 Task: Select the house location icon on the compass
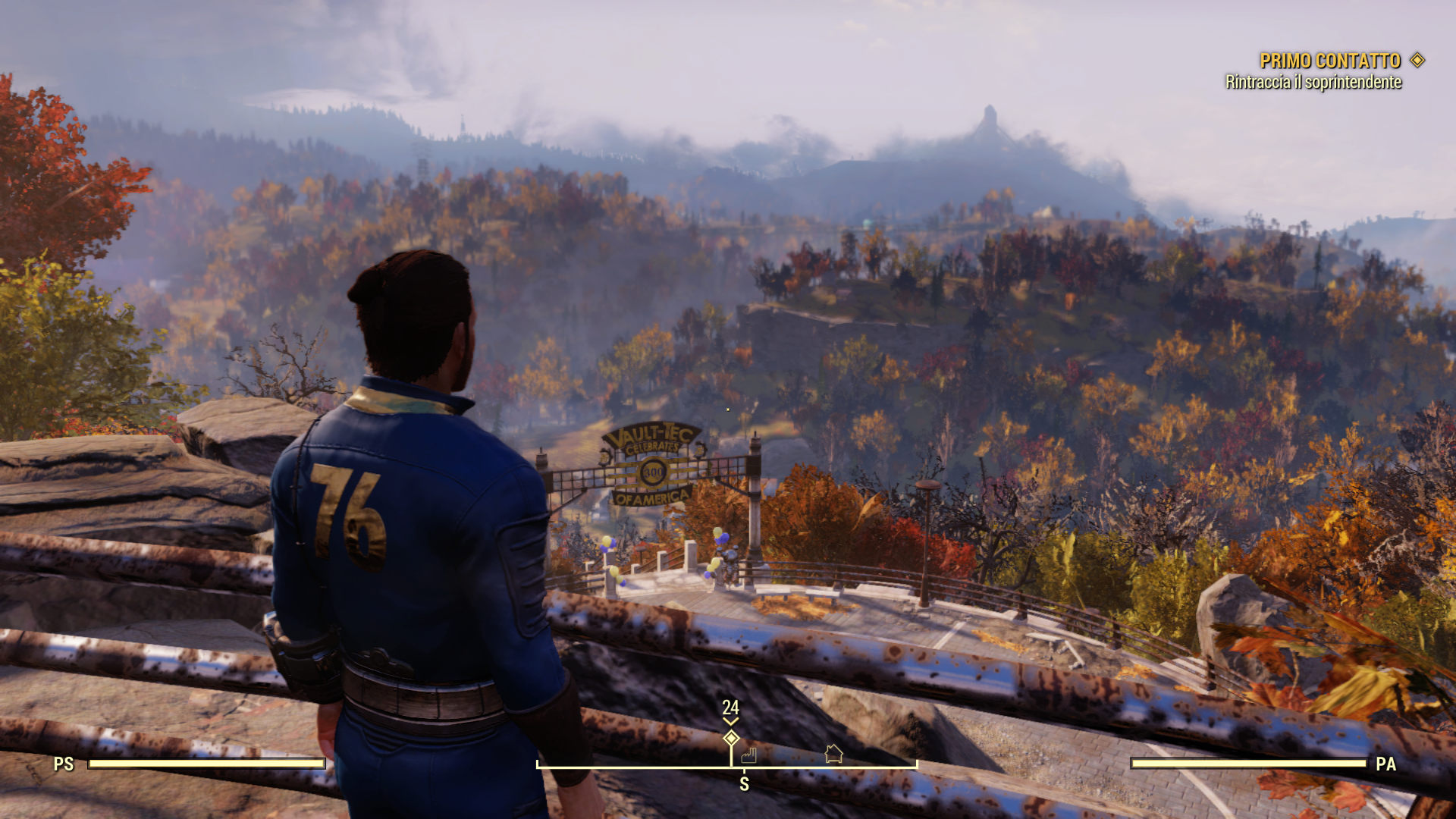point(833,753)
